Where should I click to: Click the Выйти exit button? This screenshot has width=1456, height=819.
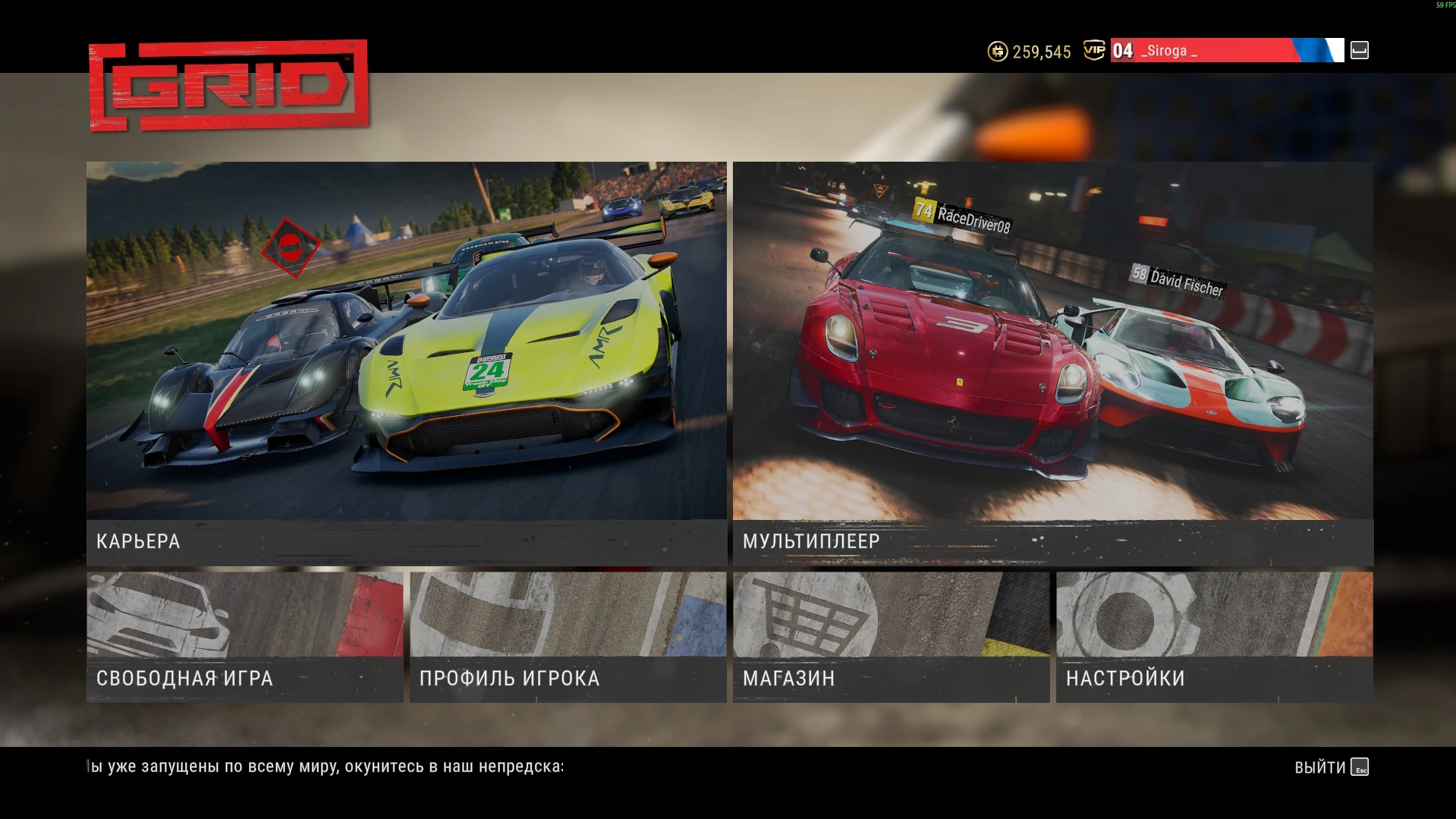[1331, 767]
